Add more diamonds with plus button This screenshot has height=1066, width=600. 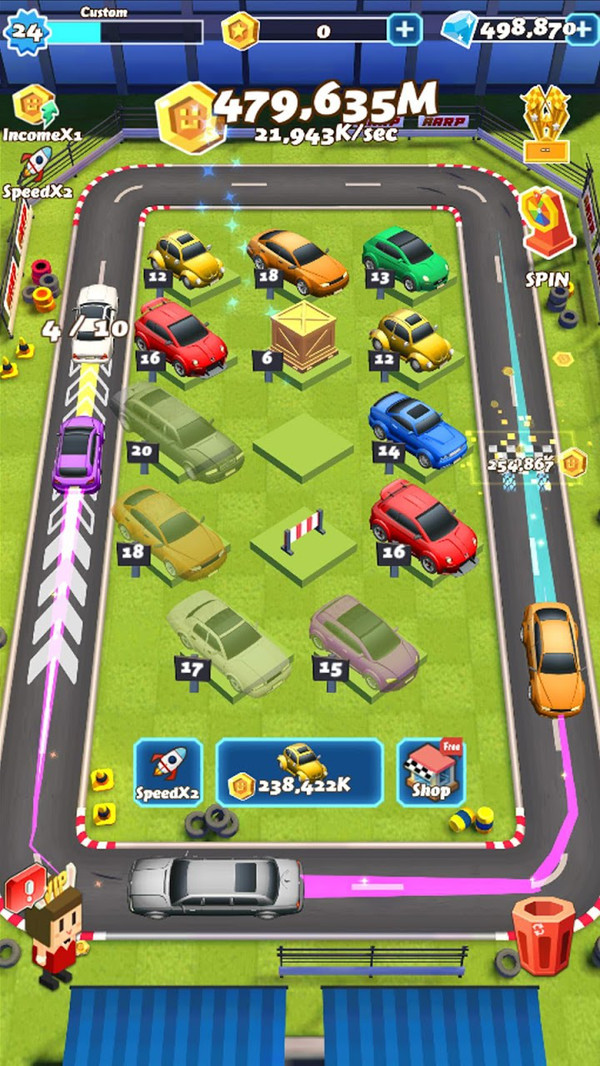coord(581,30)
